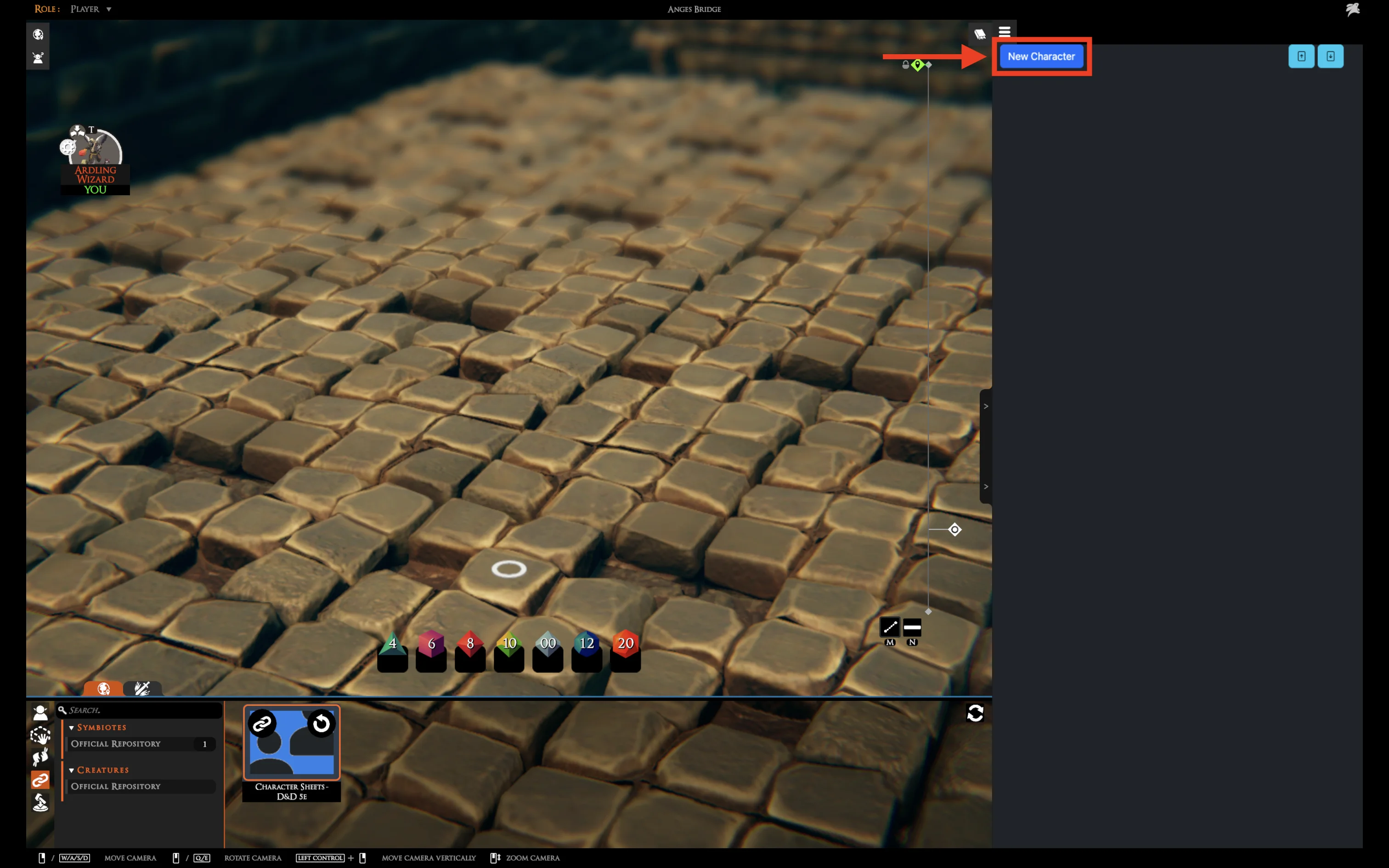Click the sync arrows icon in the library

(x=975, y=713)
